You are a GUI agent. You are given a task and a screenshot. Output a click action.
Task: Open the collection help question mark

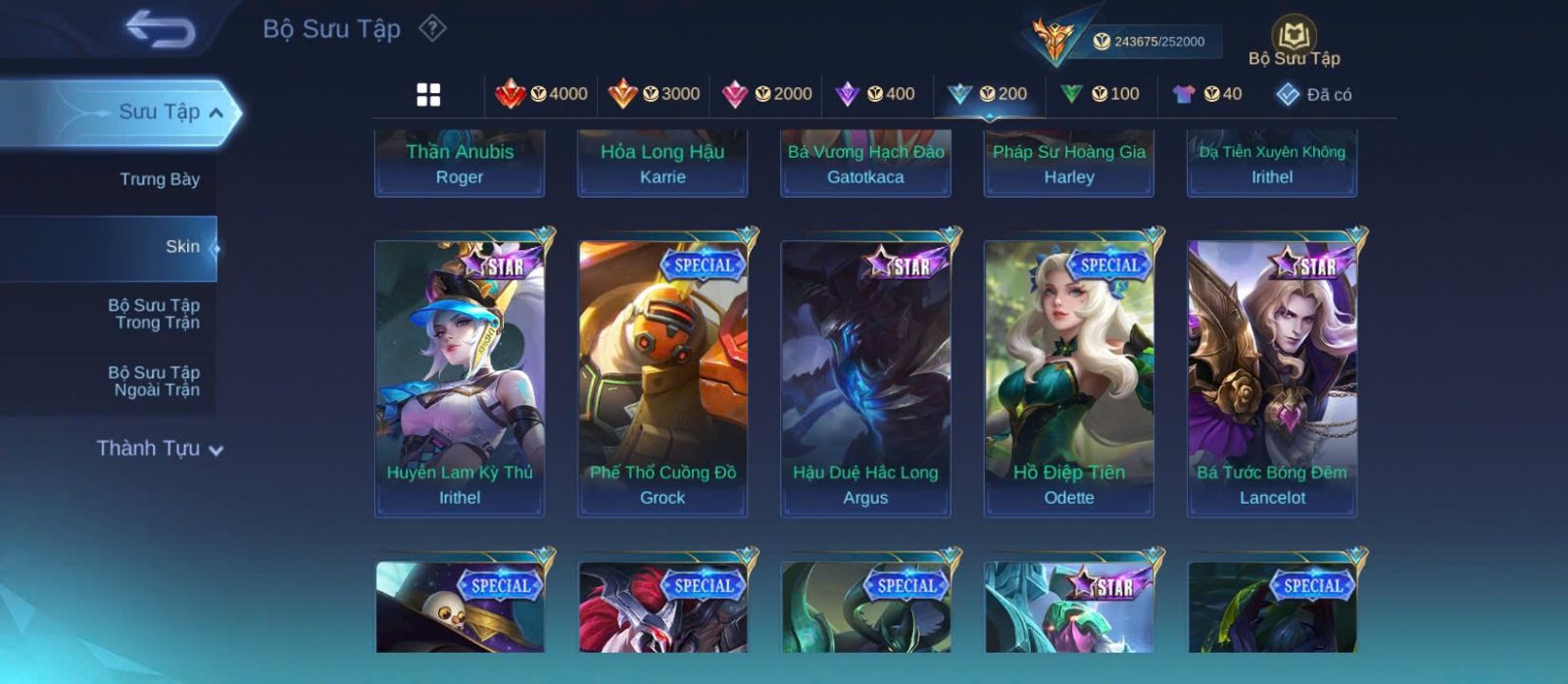point(432,28)
